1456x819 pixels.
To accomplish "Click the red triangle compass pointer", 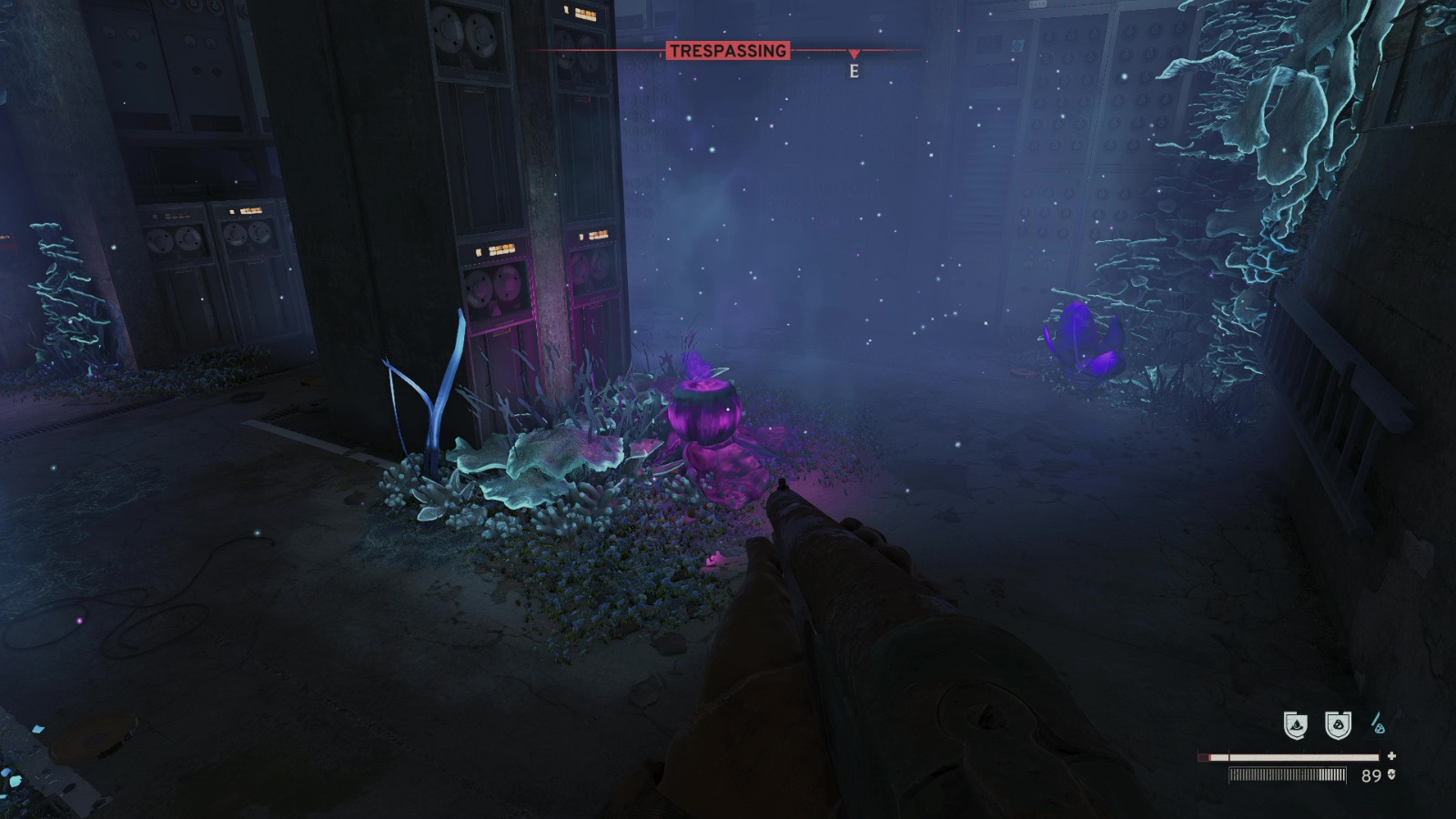I will pyautogui.click(x=854, y=52).
